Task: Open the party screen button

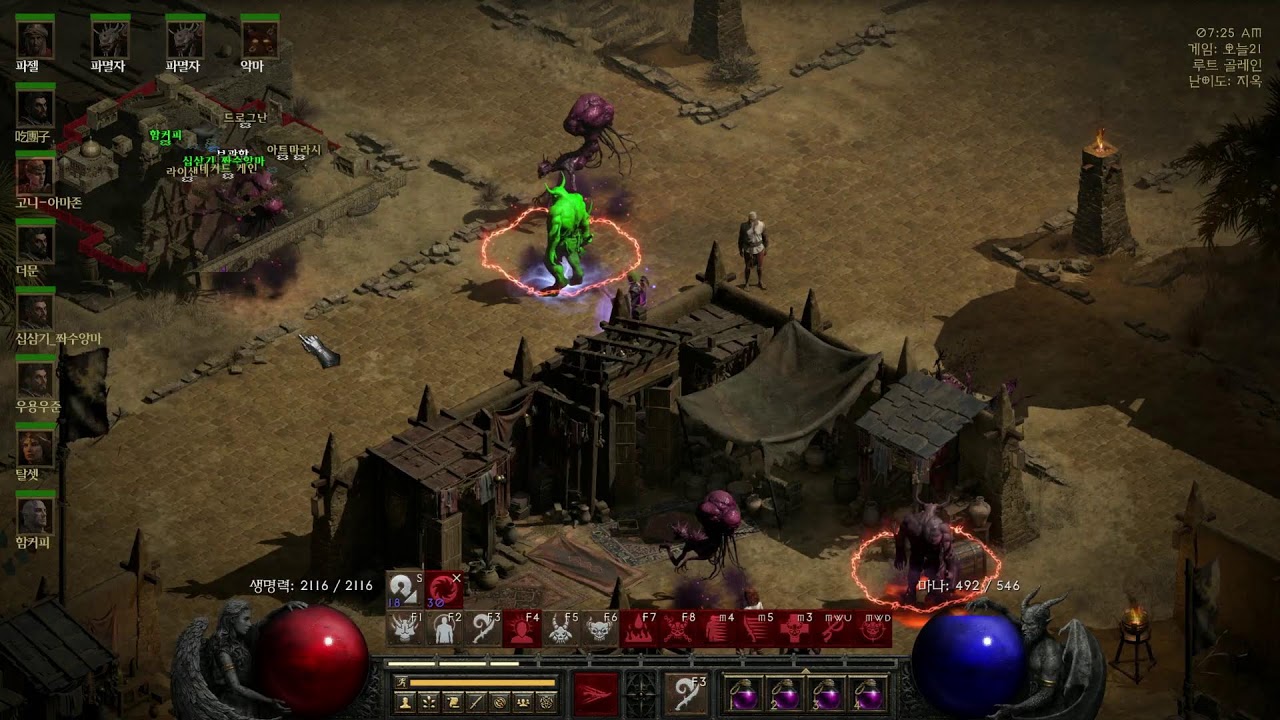Action: pos(523,703)
